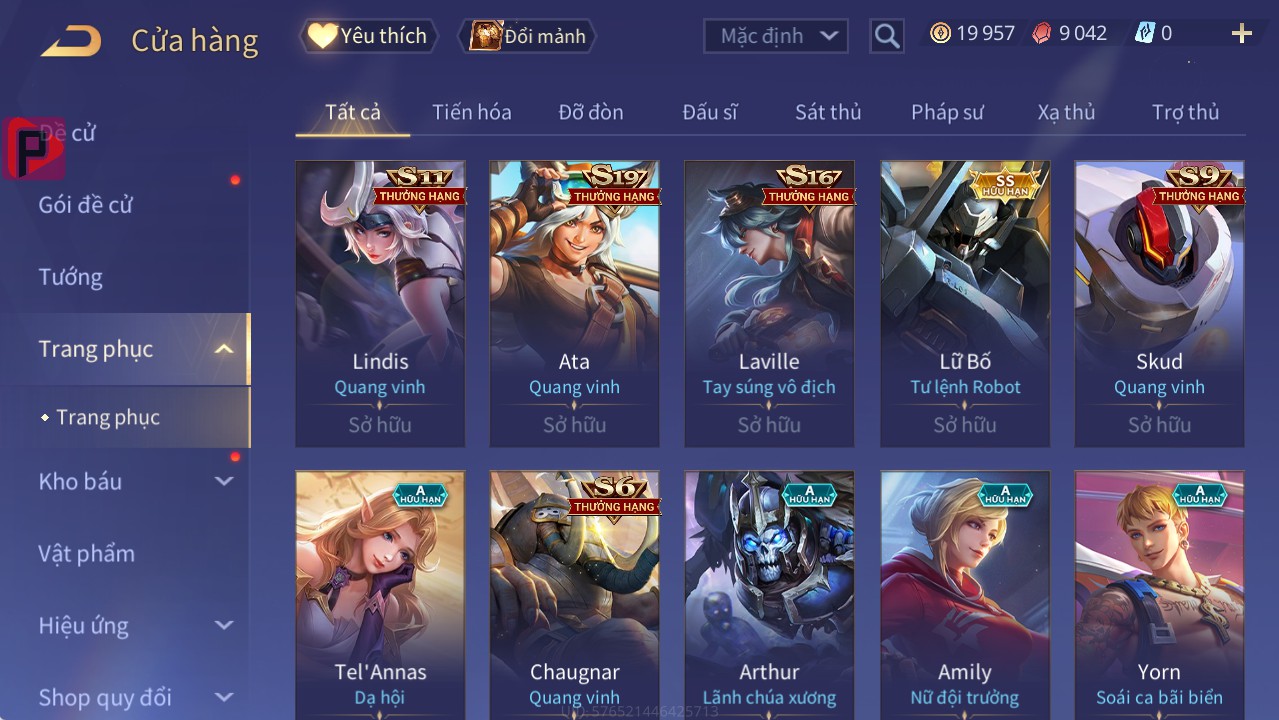Image resolution: width=1279 pixels, height=720 pixels.
Task: Switch to the Đỡ đòn tab
Action: [590, 112]
